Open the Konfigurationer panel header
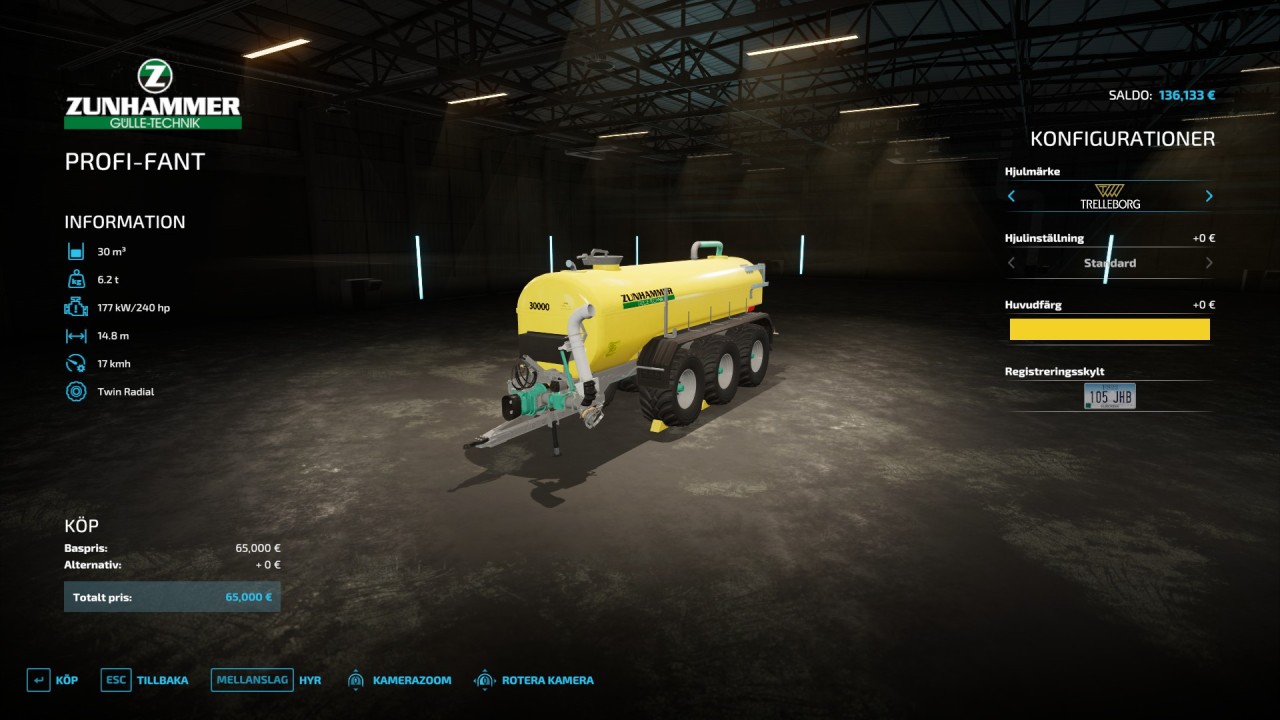The height and width of the screenshot is (720, 1280). point(1124,138)
